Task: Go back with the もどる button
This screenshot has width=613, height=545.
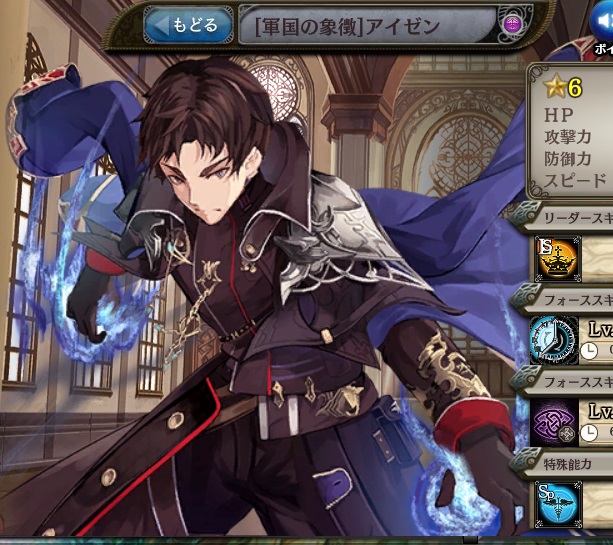Action: pyautogui.click(x=188, y=24)
